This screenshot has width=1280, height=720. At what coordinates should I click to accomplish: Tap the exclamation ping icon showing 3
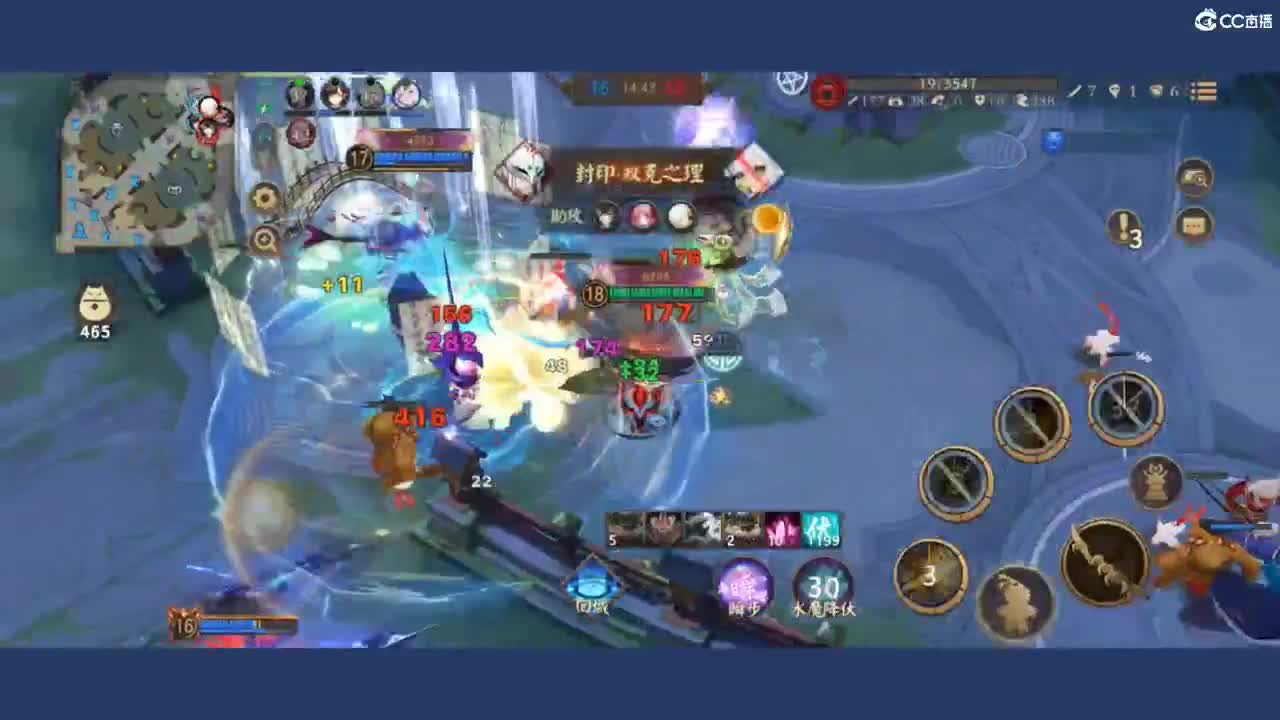coord(1125,228)
